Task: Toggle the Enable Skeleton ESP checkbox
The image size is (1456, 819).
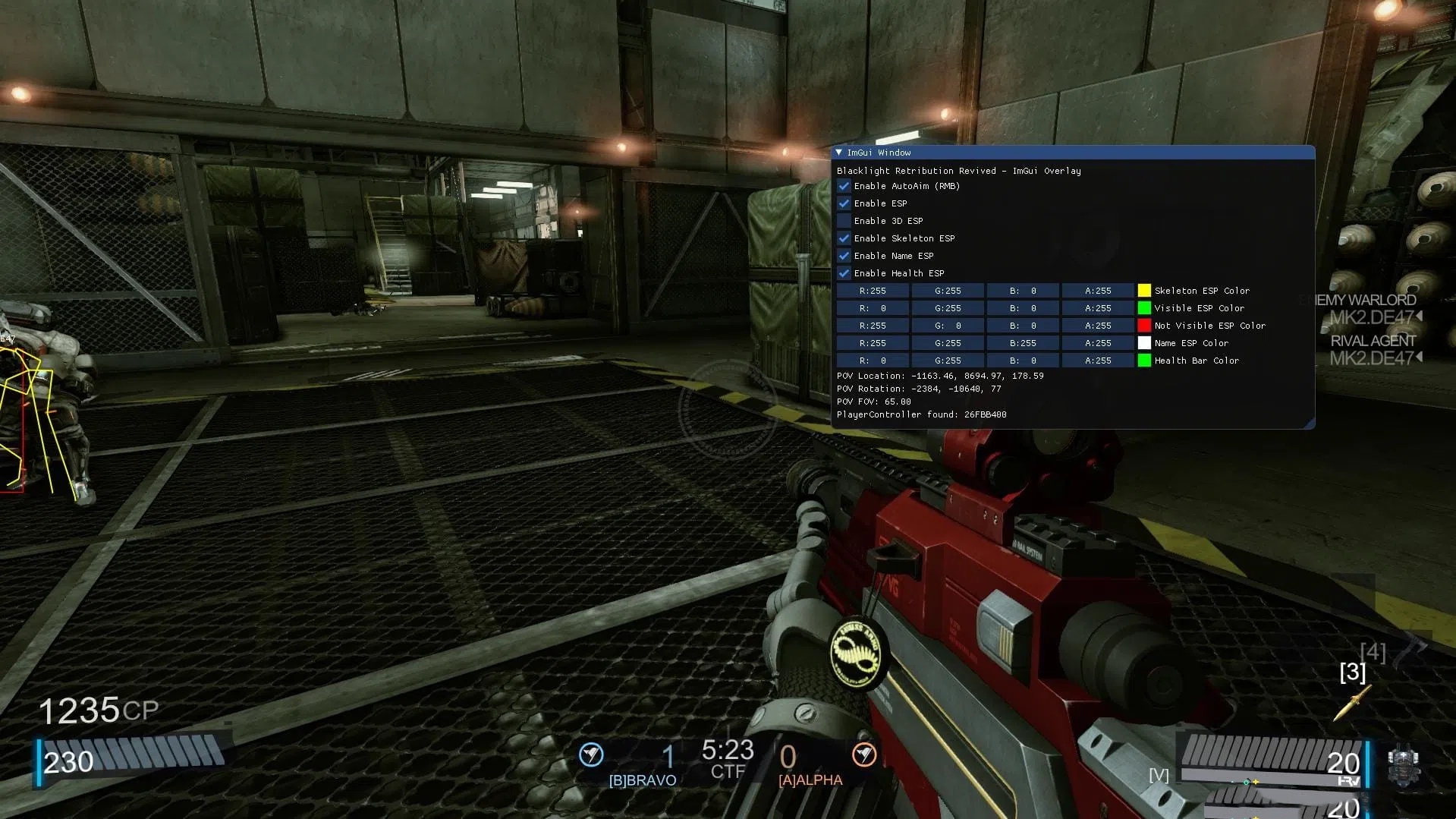Action: pos(844,238)
